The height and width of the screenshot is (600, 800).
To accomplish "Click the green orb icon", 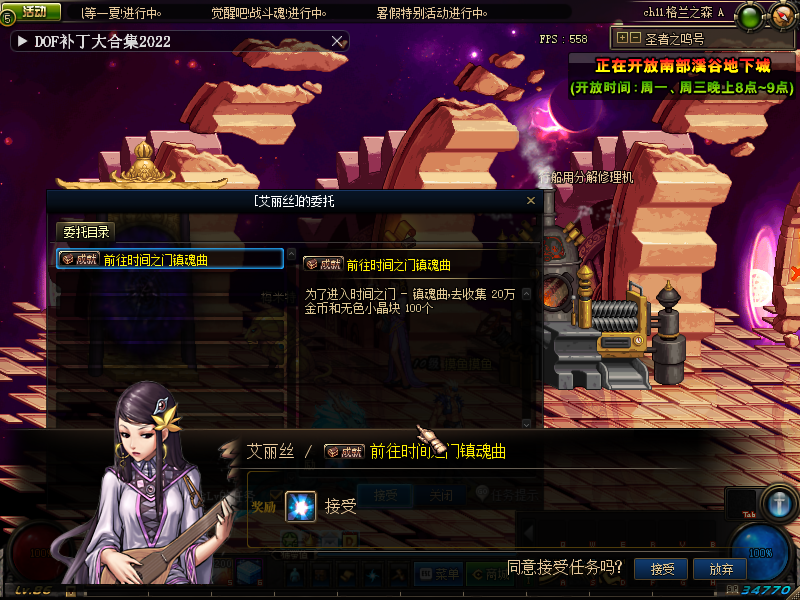I will [x=749, y=17].
